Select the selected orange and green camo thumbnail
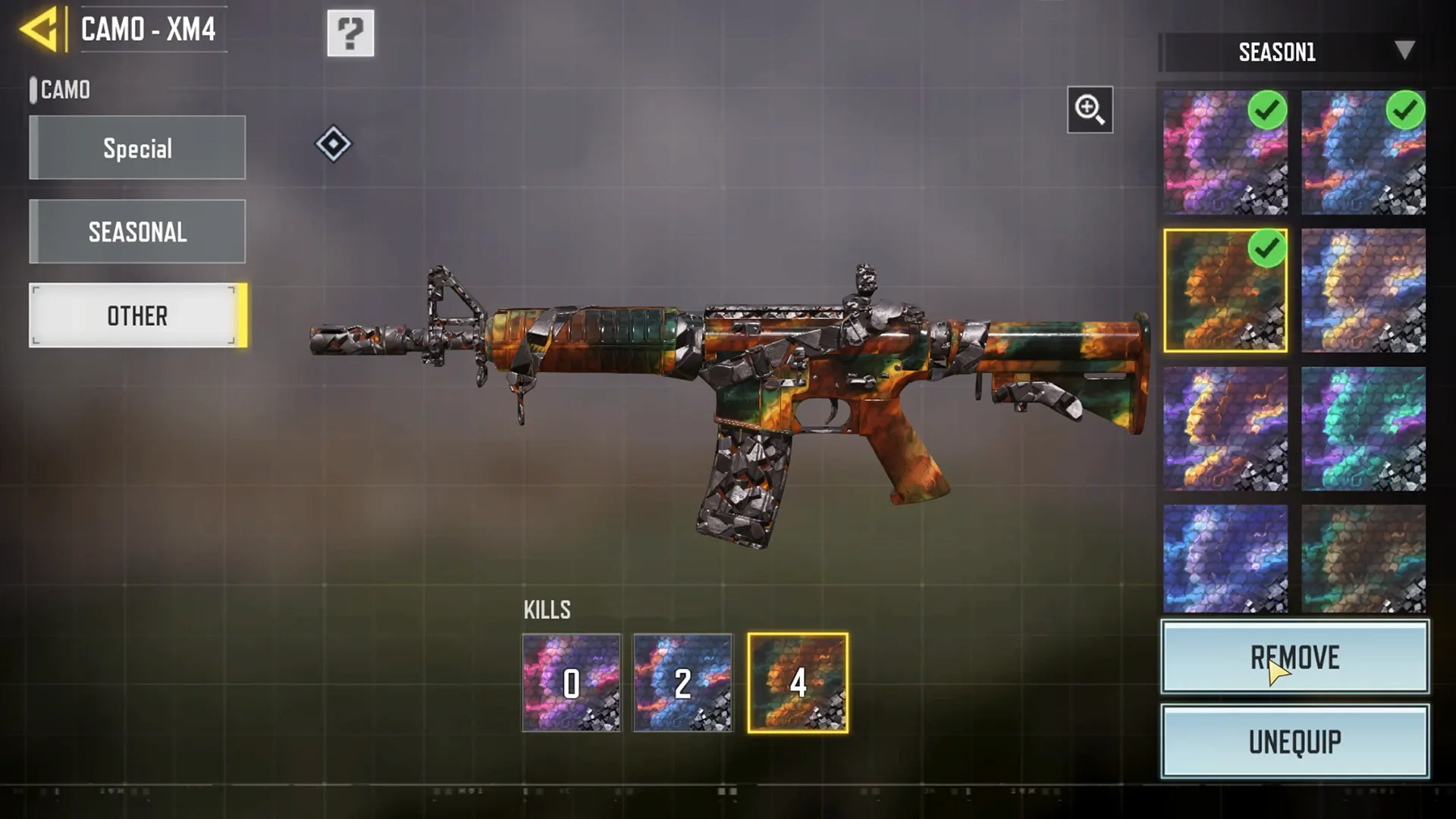 [1225, 291]
